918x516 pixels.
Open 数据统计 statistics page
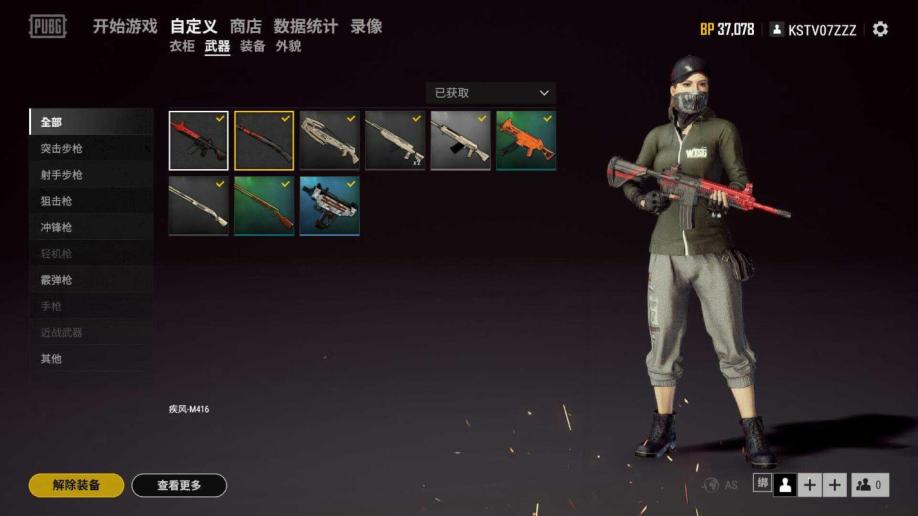(x=305, y=27)
